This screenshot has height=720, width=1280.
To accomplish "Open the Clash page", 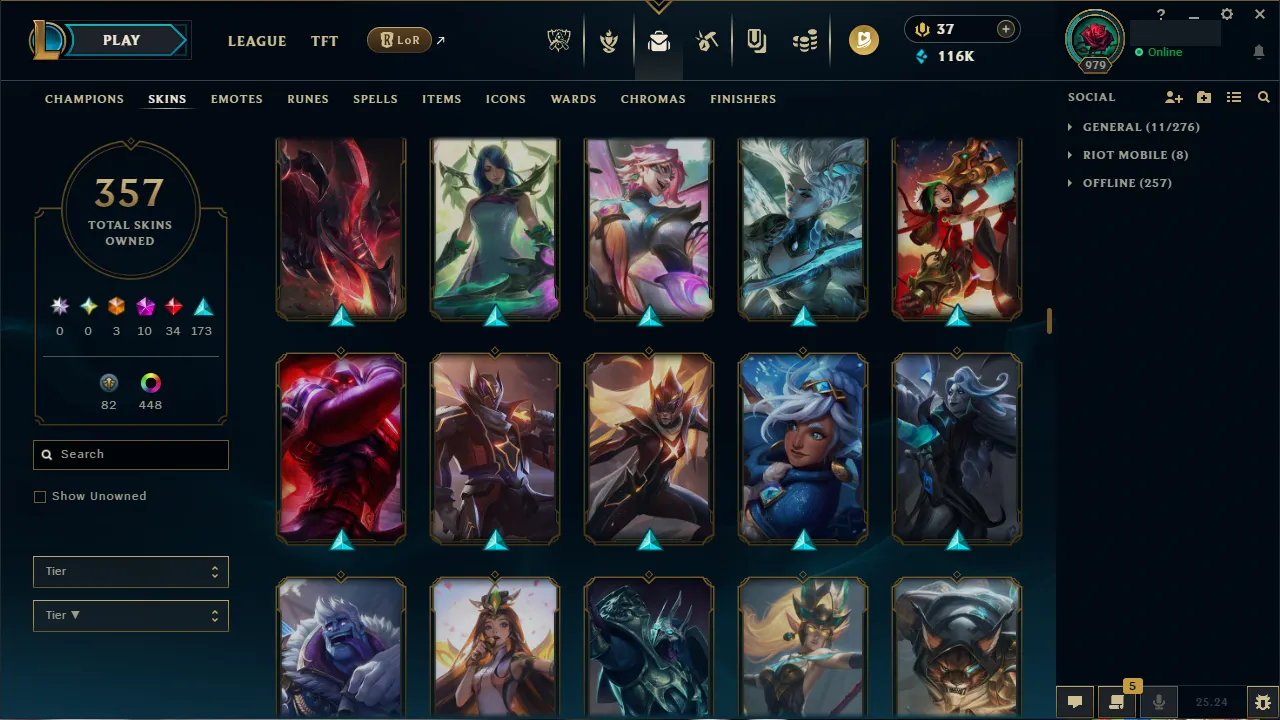I will point(608,40).
